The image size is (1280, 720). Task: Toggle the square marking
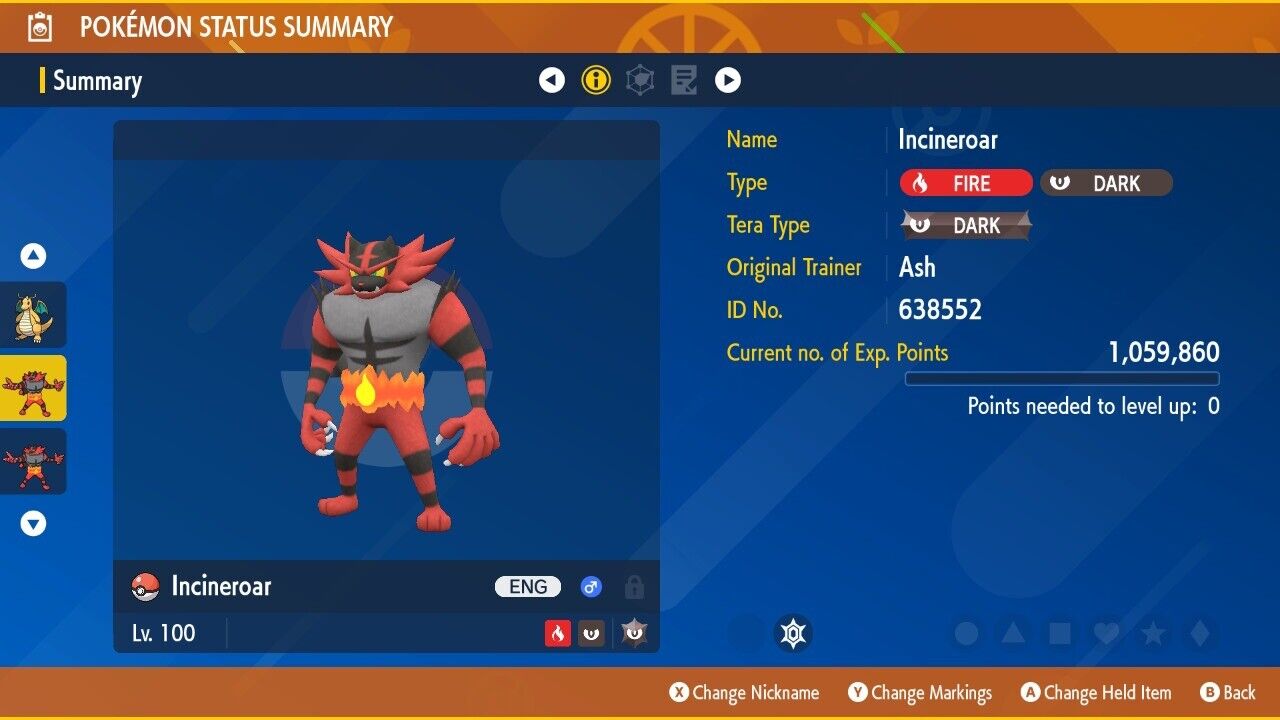click(x=1059, y=633)
